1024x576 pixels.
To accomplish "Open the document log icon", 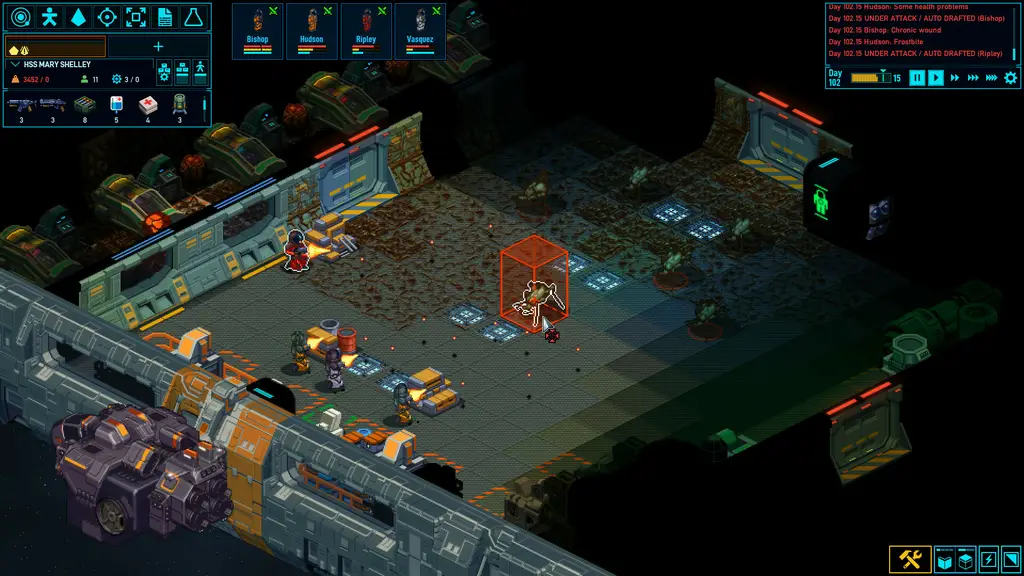I will click(x=165, y=17).
